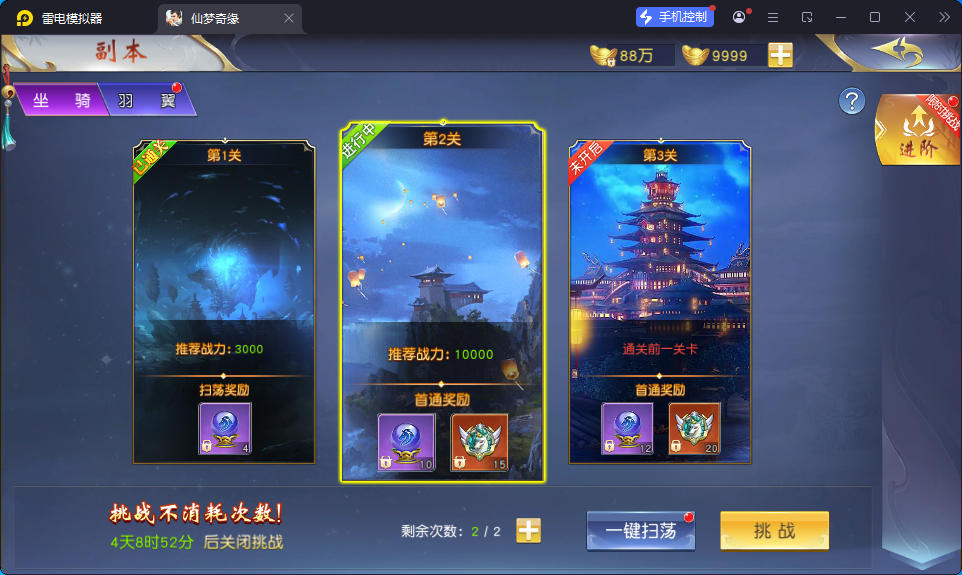Open the 手机控制 phone control button

tap(675, 17)
